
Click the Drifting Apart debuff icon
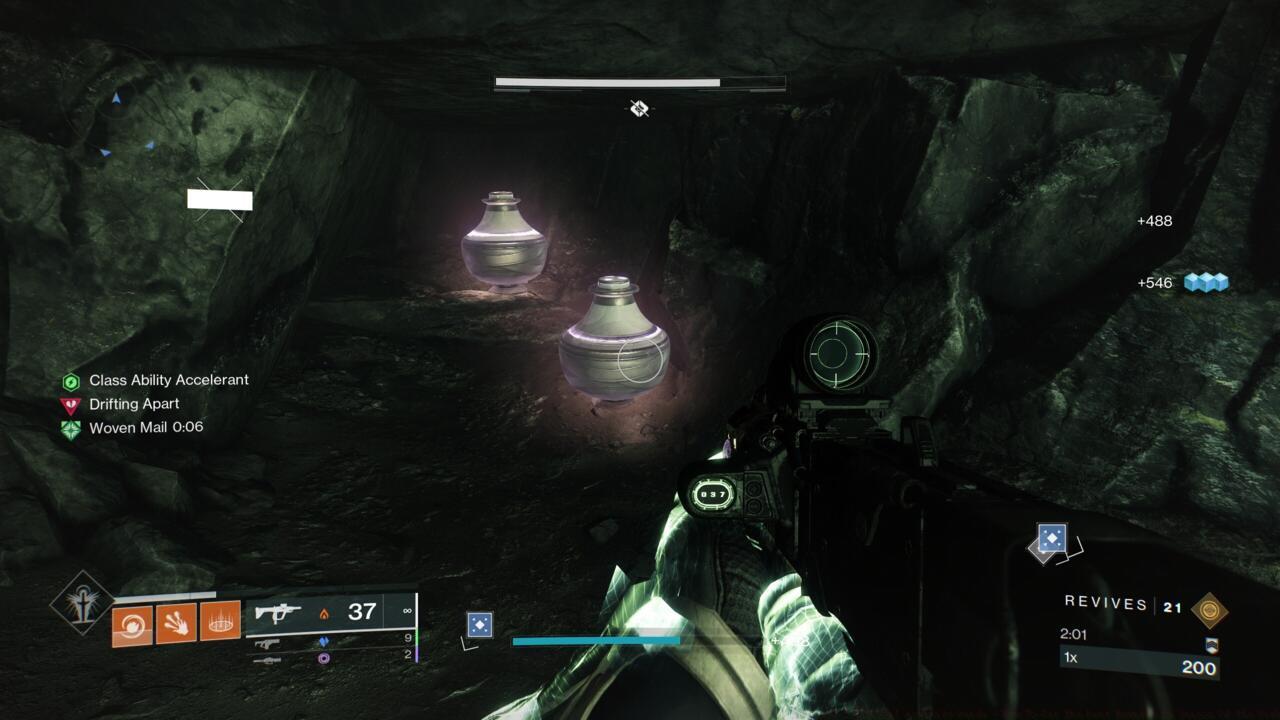tap(70, 405)
